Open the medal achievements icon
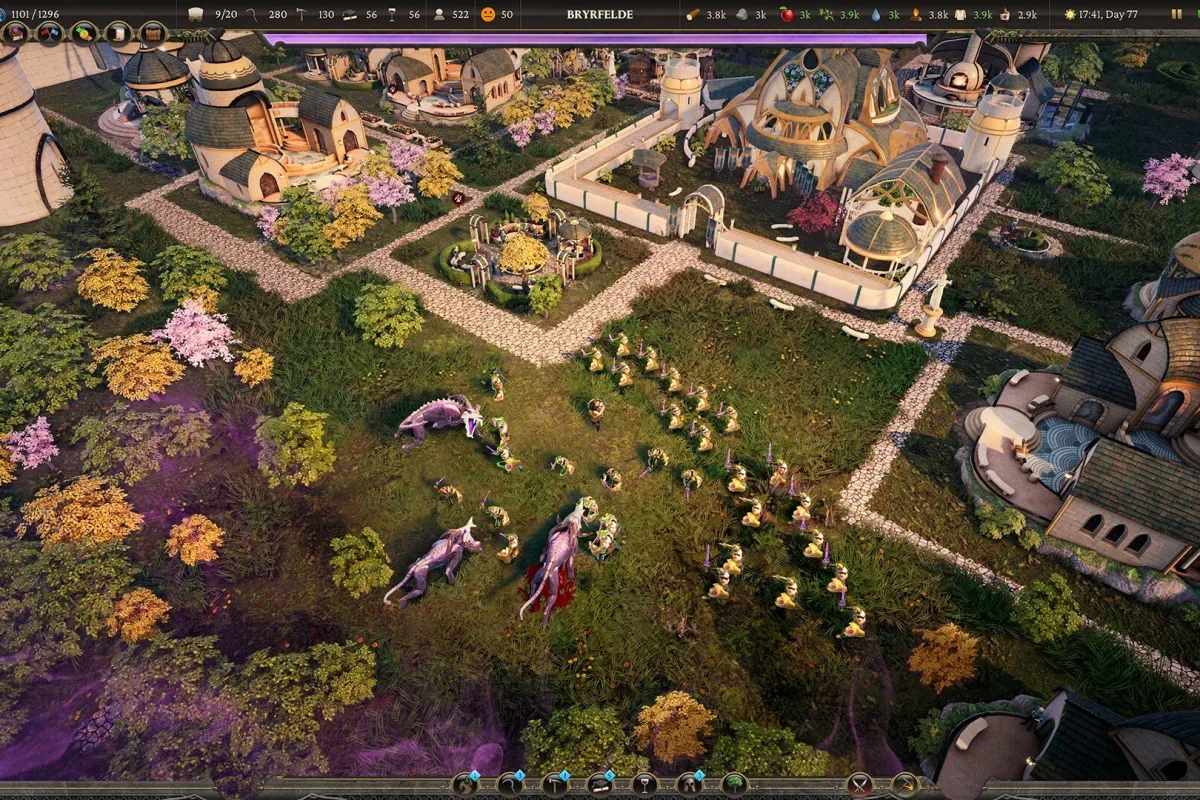 coord(84,32)
